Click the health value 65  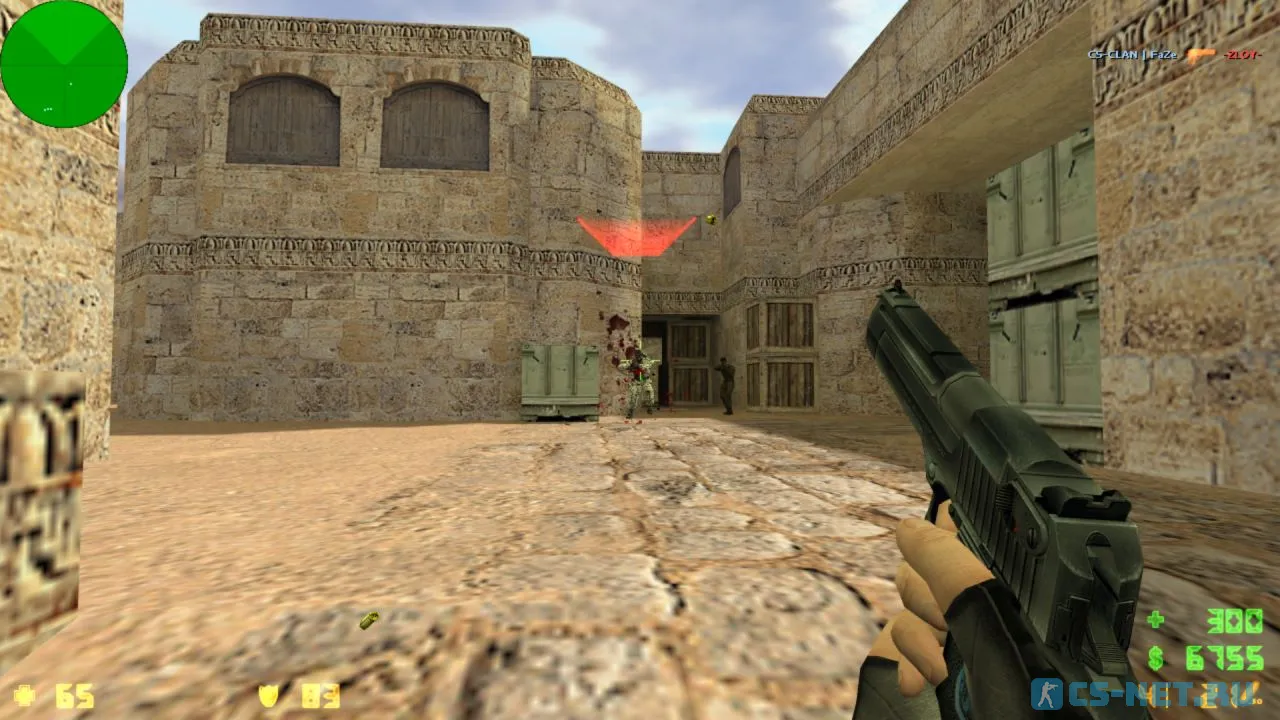pyautogui.click(x=75, y=696)
